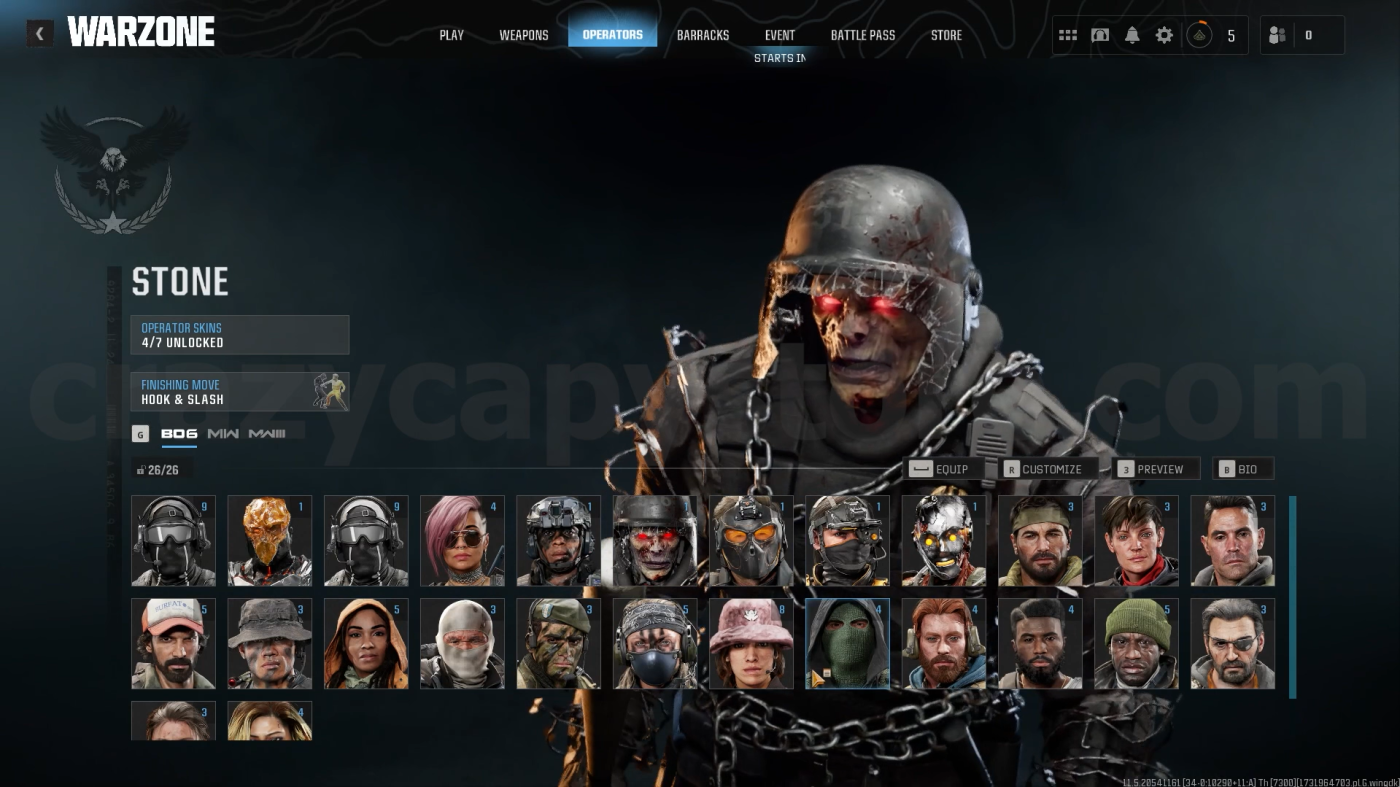The image size is (1400, 787).
Task: Open the social/channels grid icon
Action: point(1068,34)
